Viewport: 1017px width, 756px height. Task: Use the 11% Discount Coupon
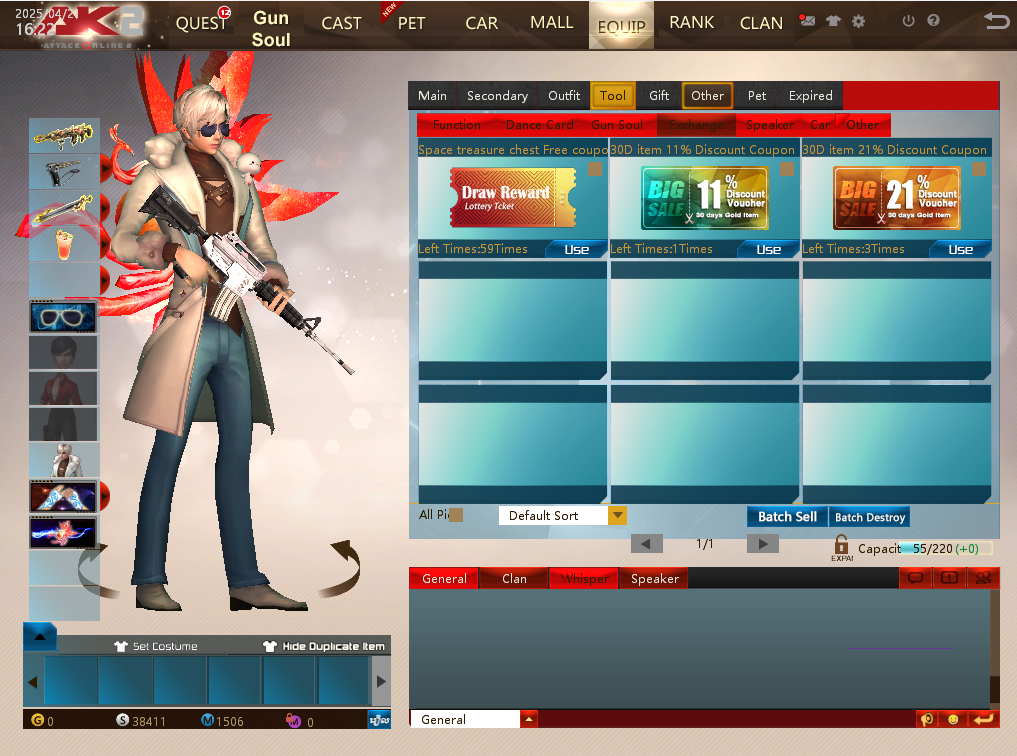(x=768, y=249)
